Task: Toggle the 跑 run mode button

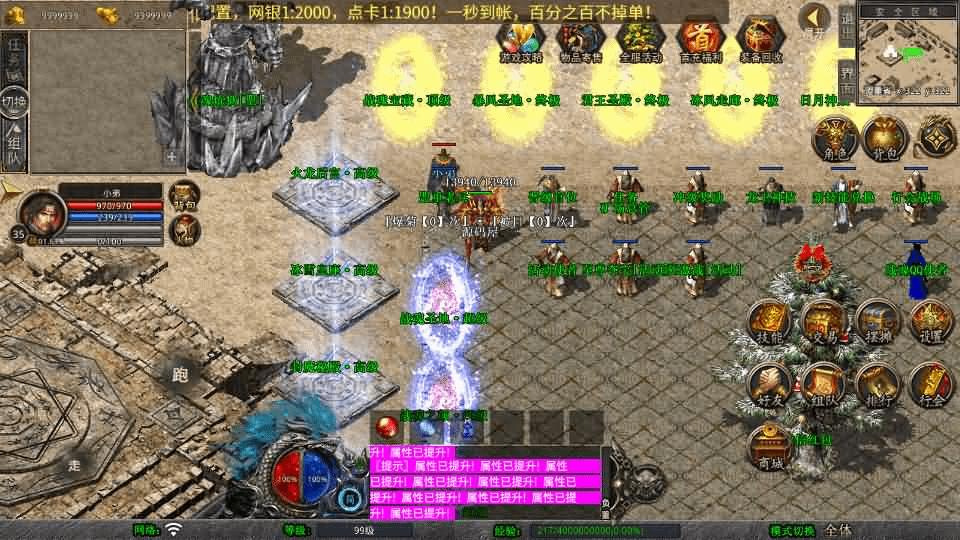Action: click(180, 375)
